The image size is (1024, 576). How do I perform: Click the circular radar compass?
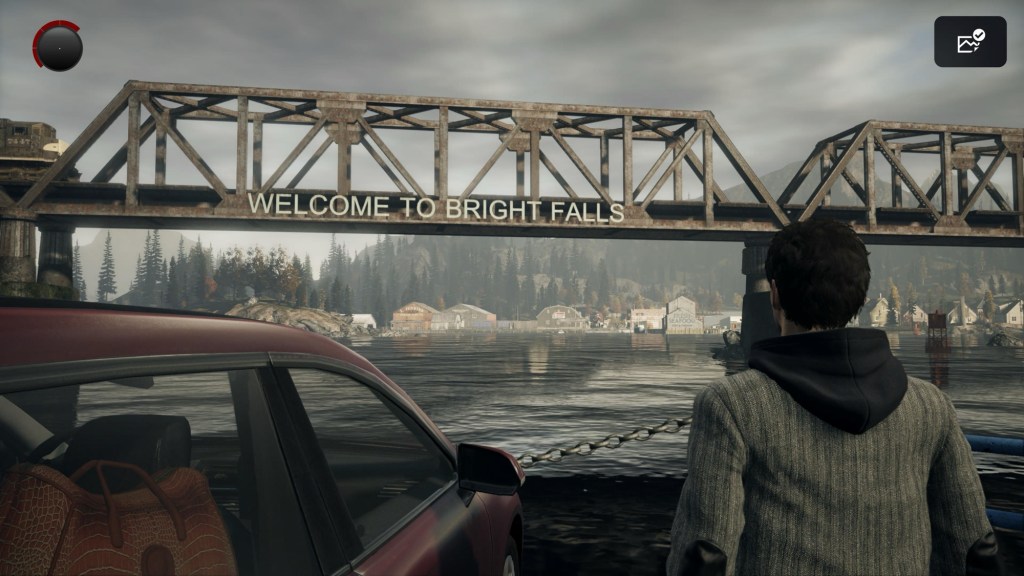click(x=58, y=46)
